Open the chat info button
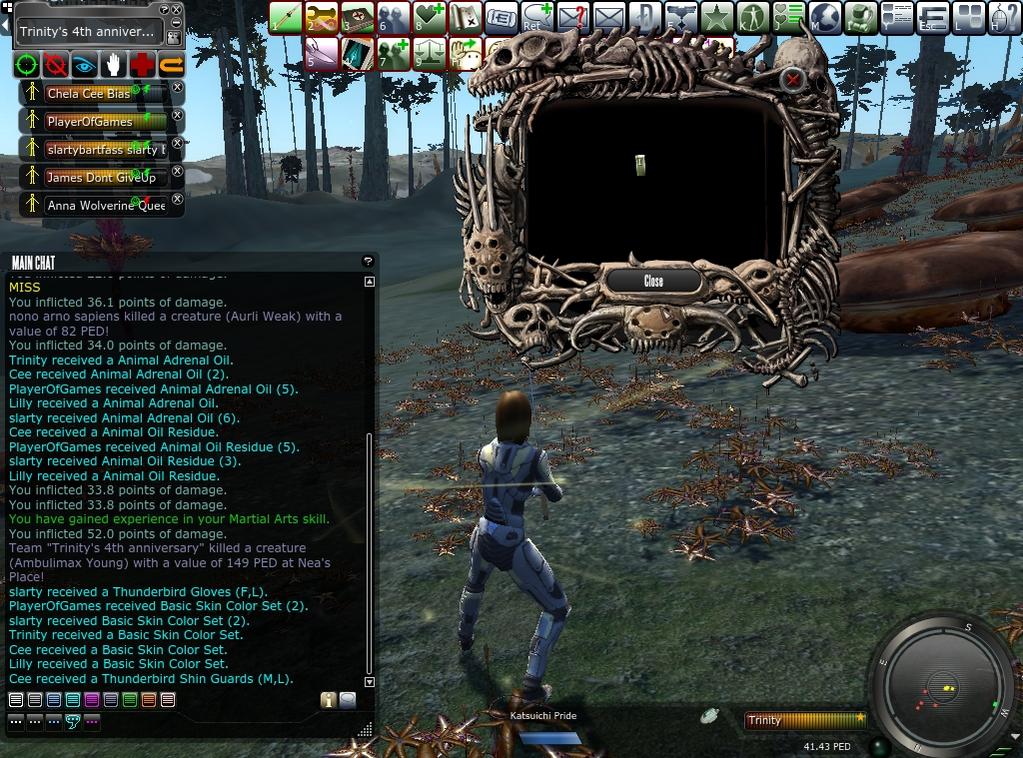 [327, 700]
